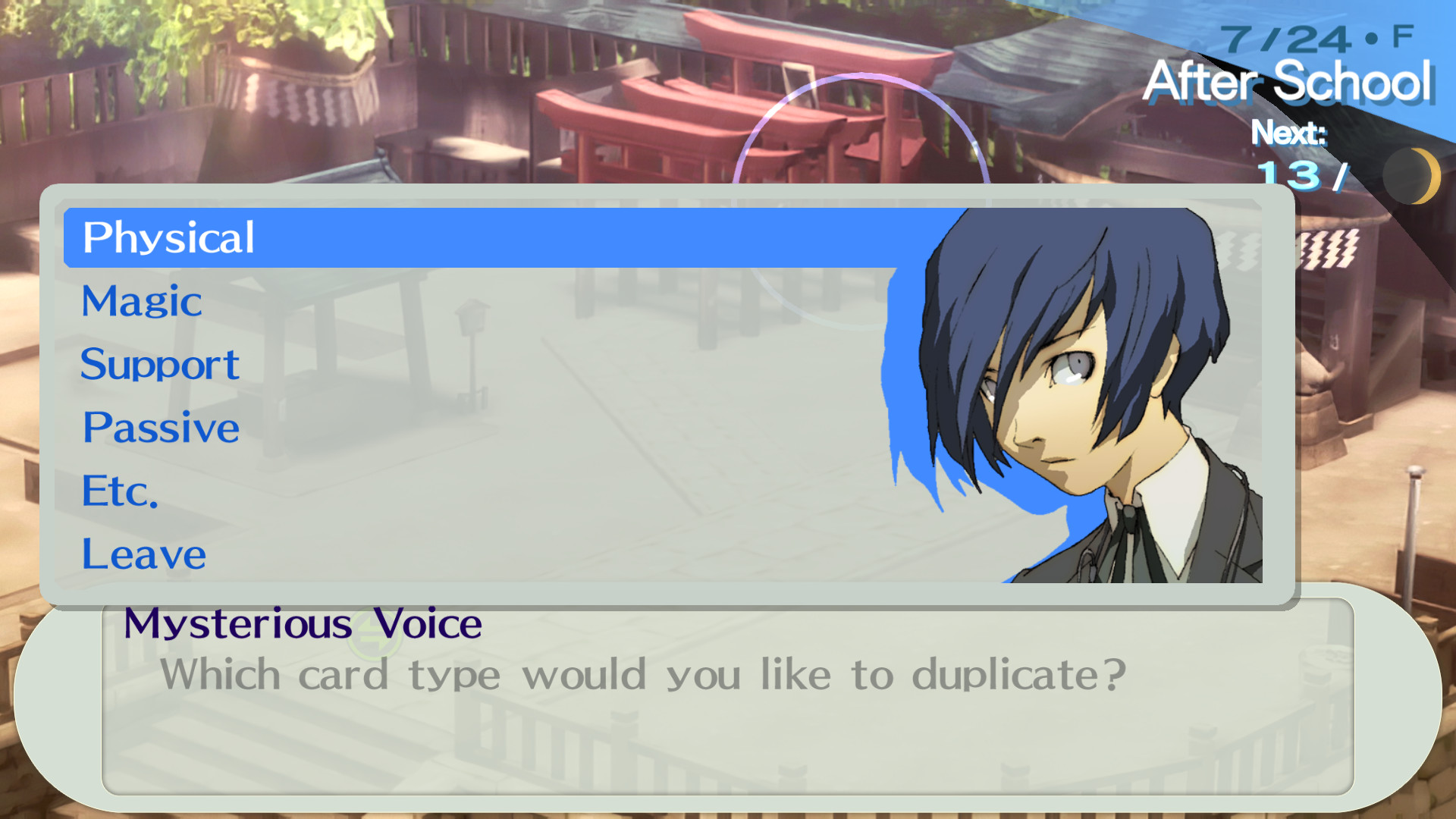Image resolution: width=1456 pixels, height=819 pixels.
Task: Click the card duplication question text
Action: (x=643, y=673)
